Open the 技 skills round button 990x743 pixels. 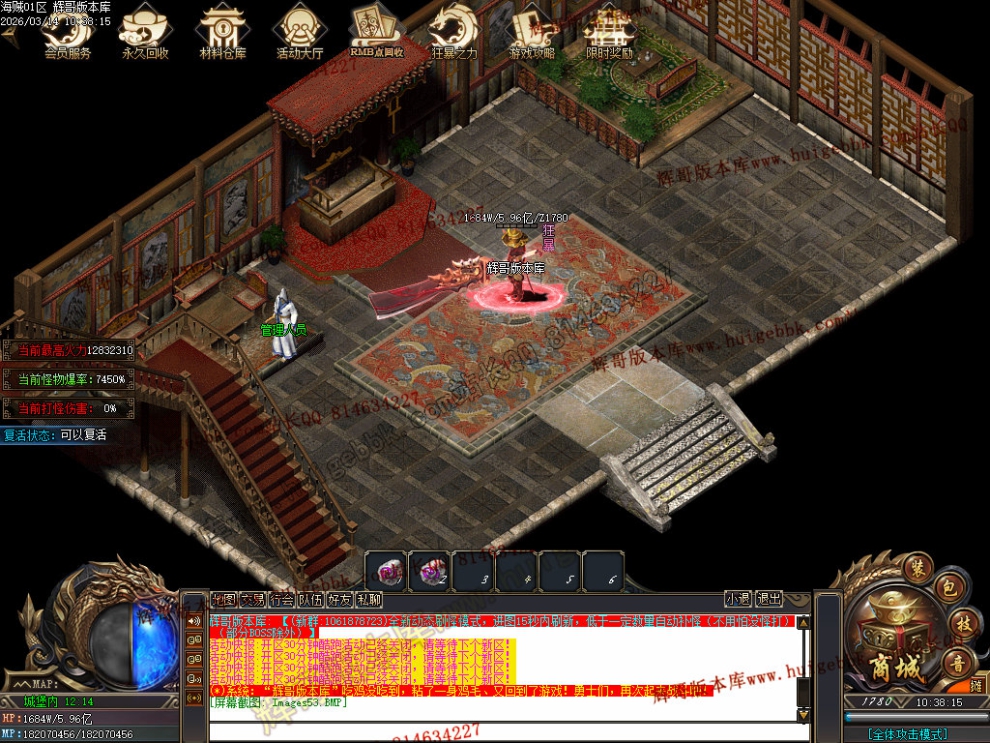962,624
